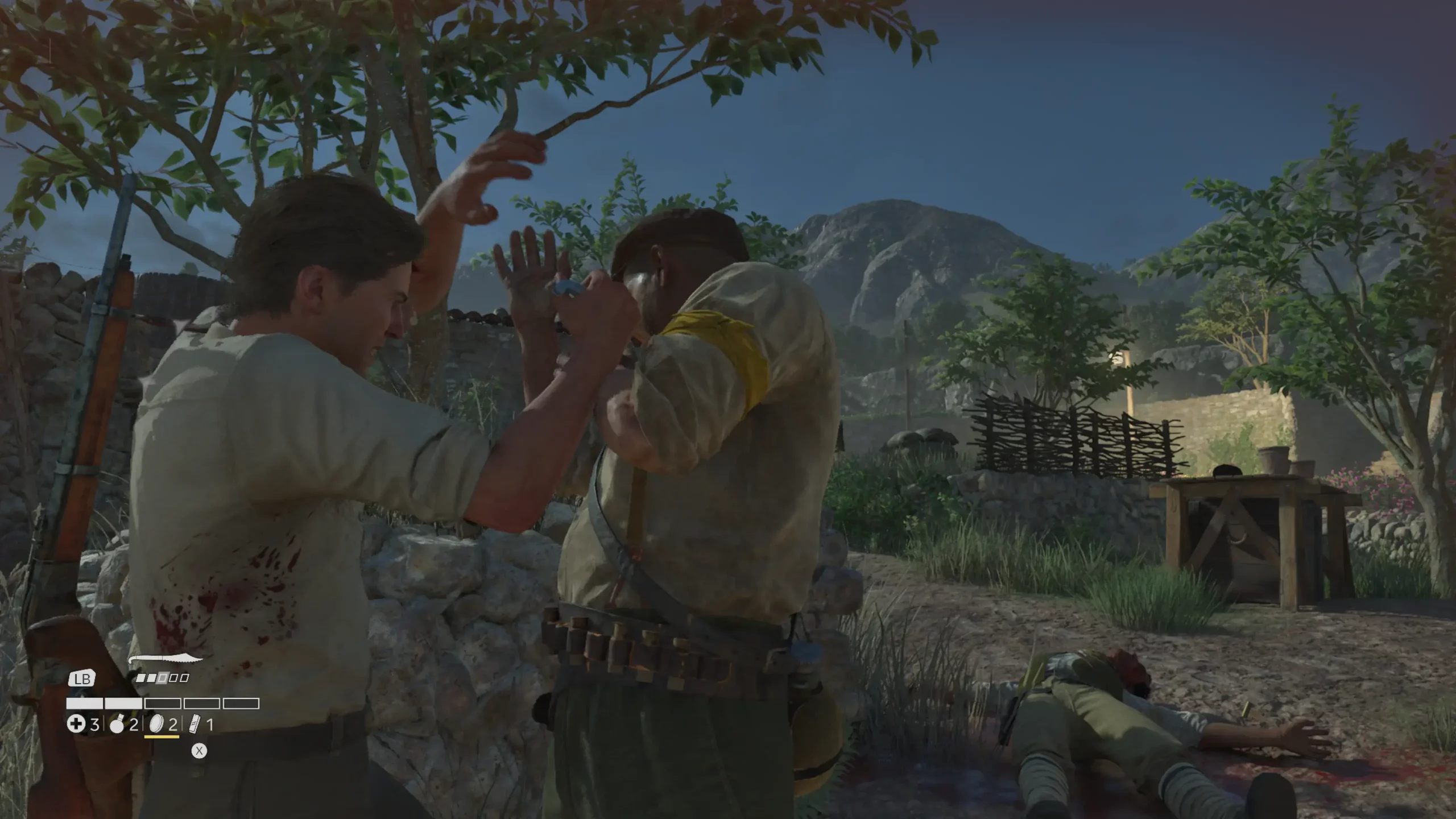This screenshot has width=1456, height=819.
Task: Select the bandage strip item
Action: 195,725
